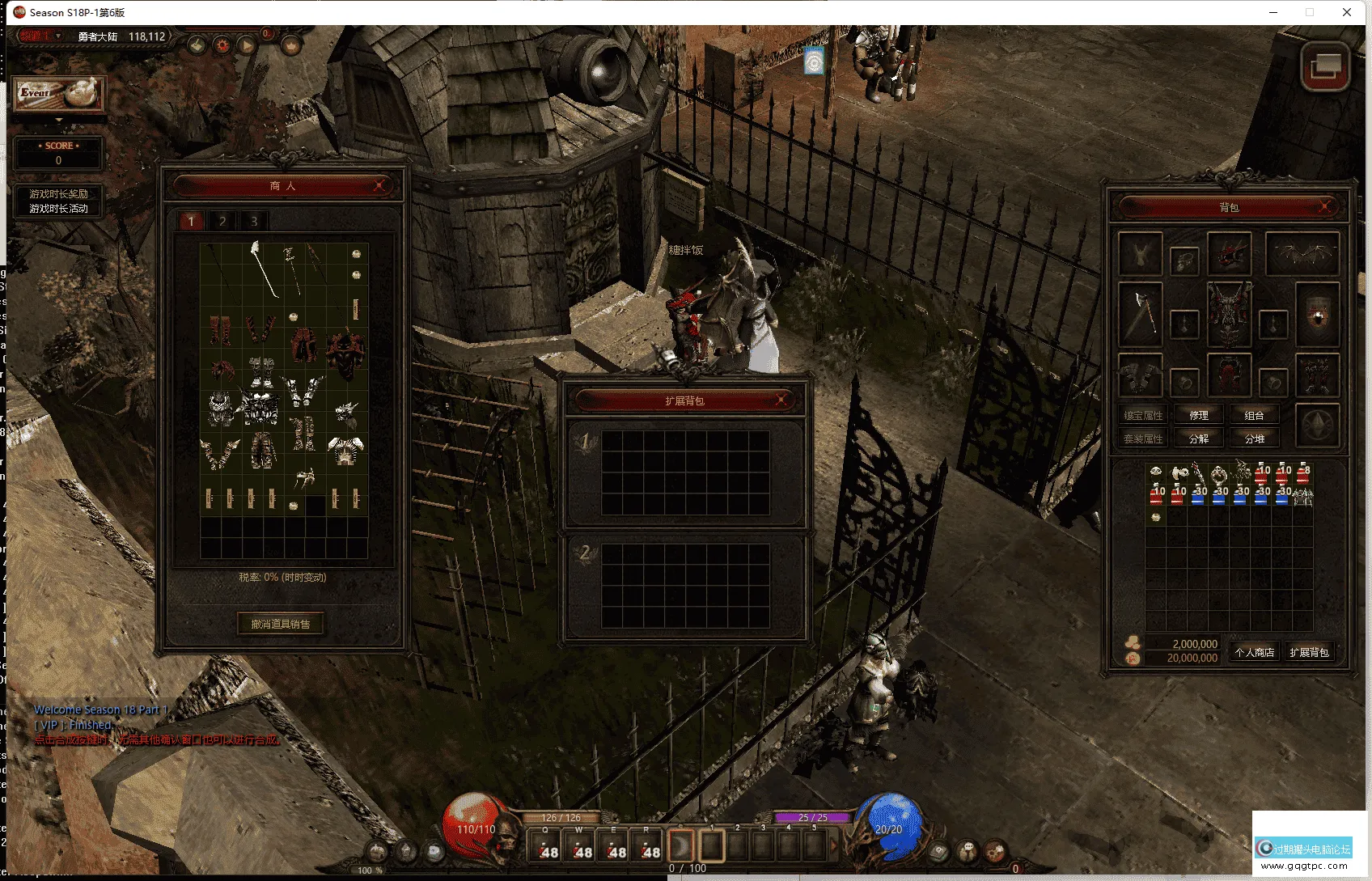
Task: Switch to merchant shop tab 2
Action: (x=222, y=221)
